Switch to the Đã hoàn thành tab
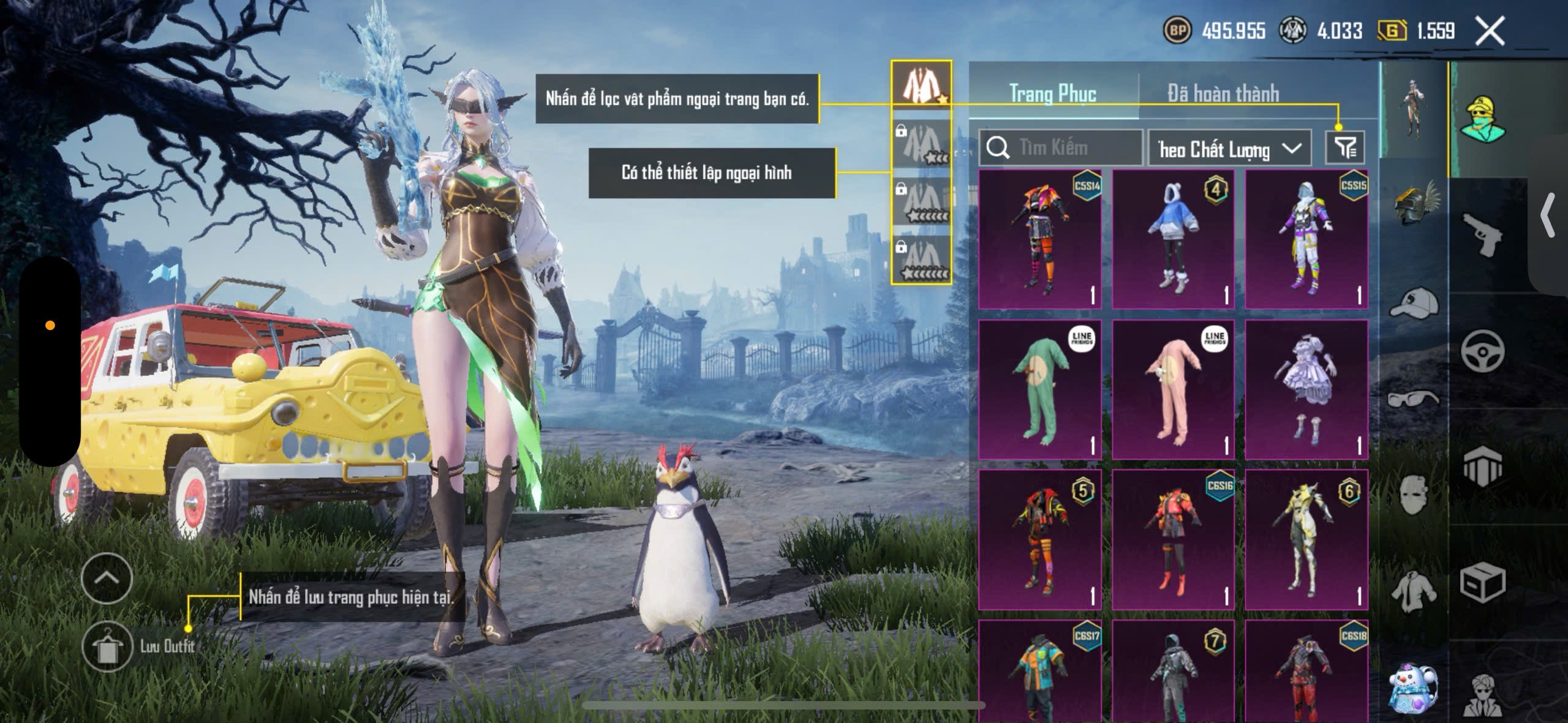The width and height of the screenshot is (1568, 723). pos(1223,94)
